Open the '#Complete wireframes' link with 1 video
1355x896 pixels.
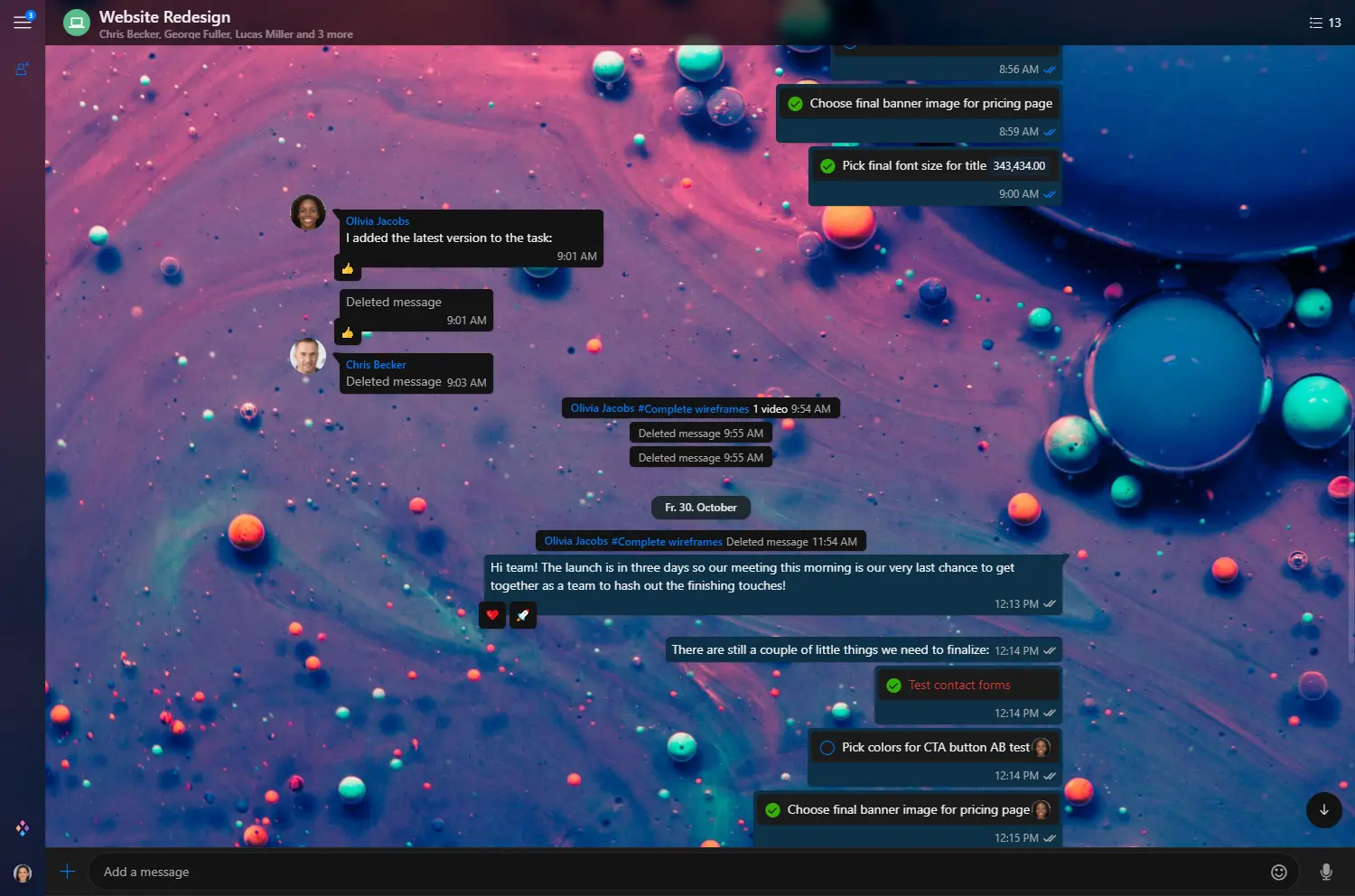click(693, 409)
